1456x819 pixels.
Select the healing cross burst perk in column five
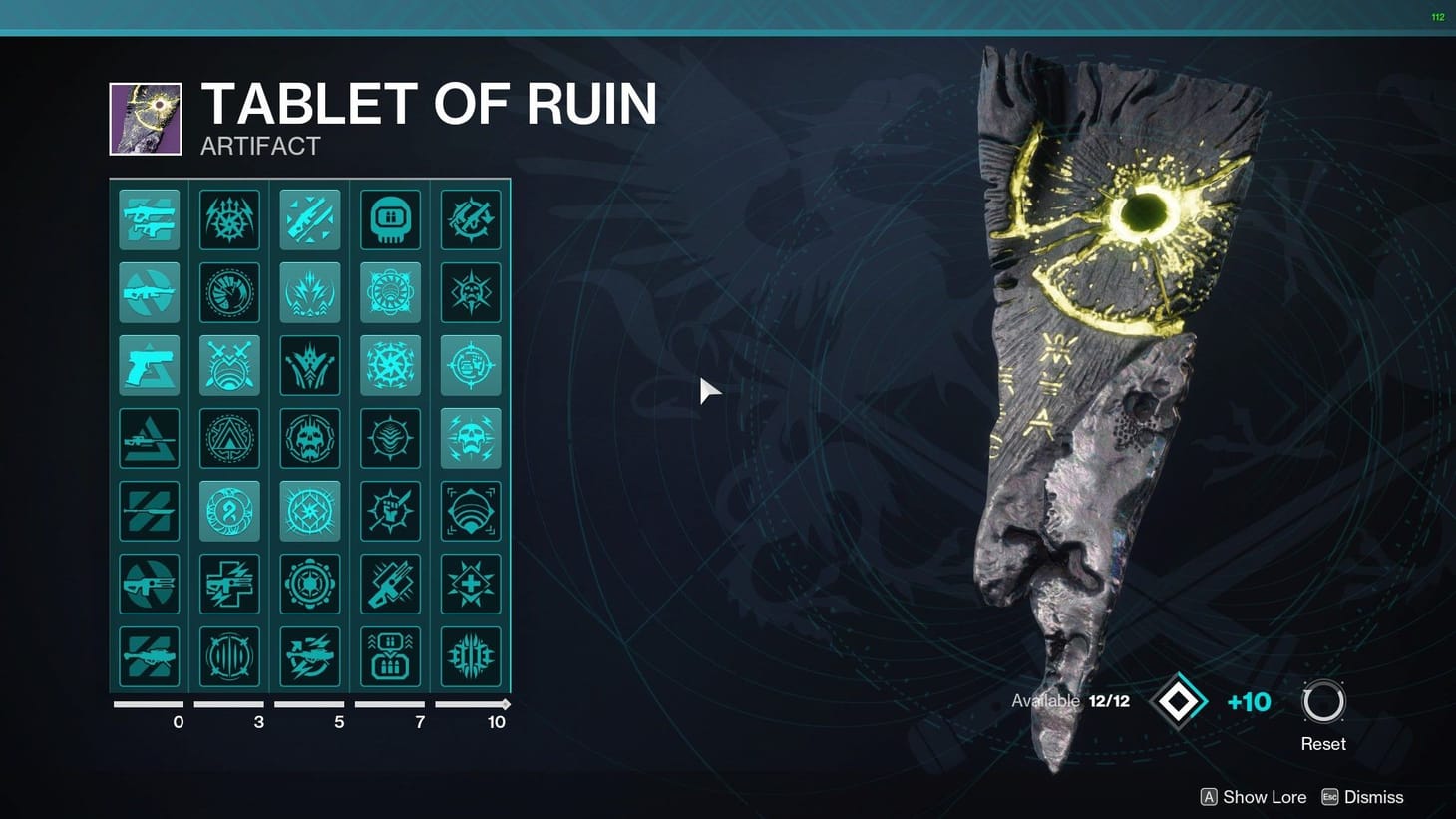coord(470,582)
